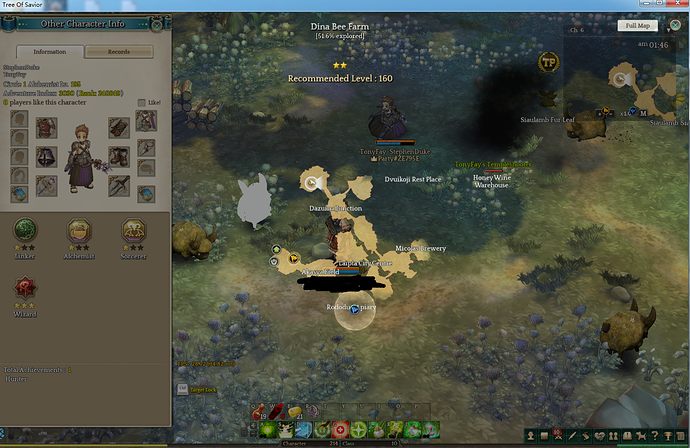Select the Information tab
690x448 pixels.
pos(49,52)
